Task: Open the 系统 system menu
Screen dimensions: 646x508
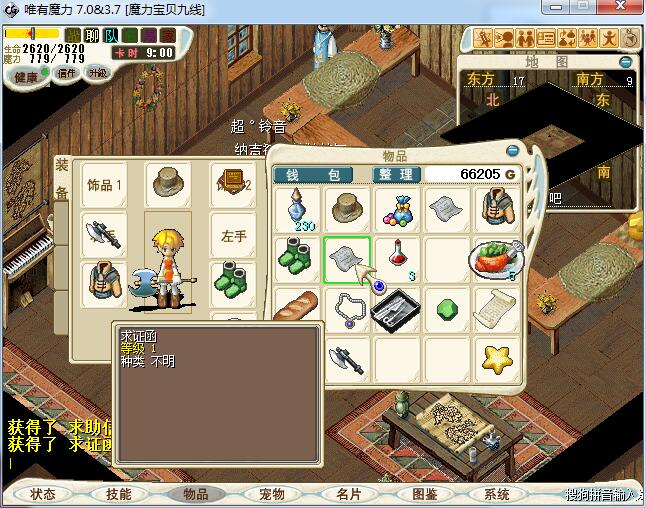Action: coord(497,494)
